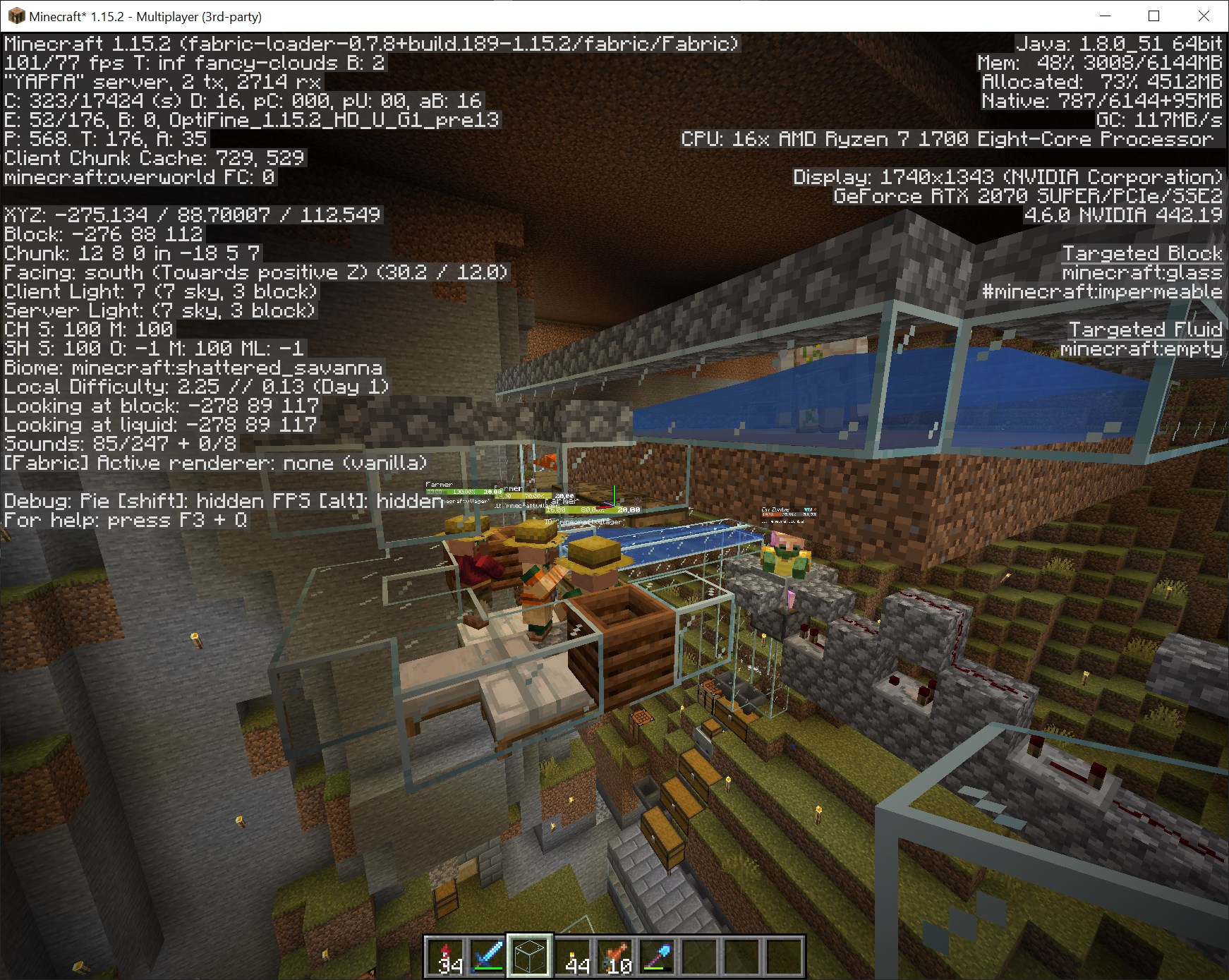Screen dimensions: 1229x980
Task: Click the For help press F3+Q text
Action: pos(127,520)
